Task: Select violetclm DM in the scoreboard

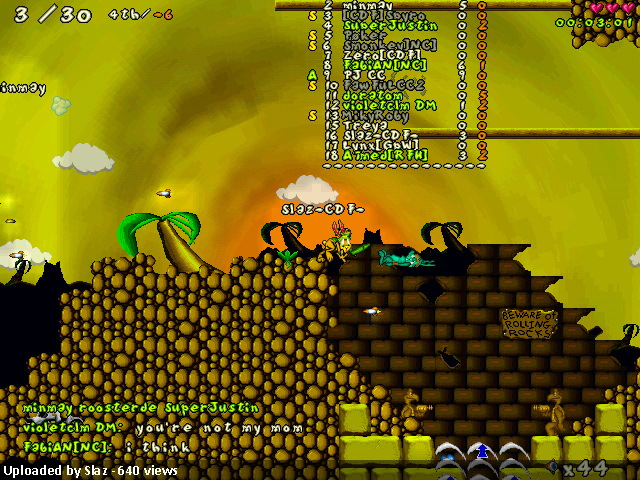Action: click(390, 105)
